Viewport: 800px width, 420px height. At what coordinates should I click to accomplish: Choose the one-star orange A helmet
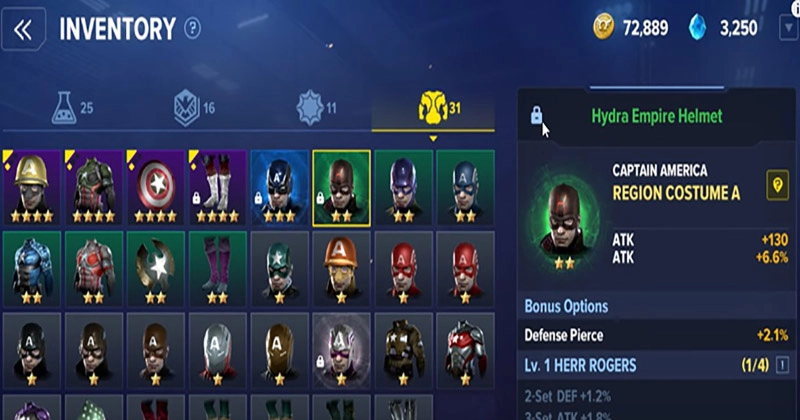(x=341, y=267)
